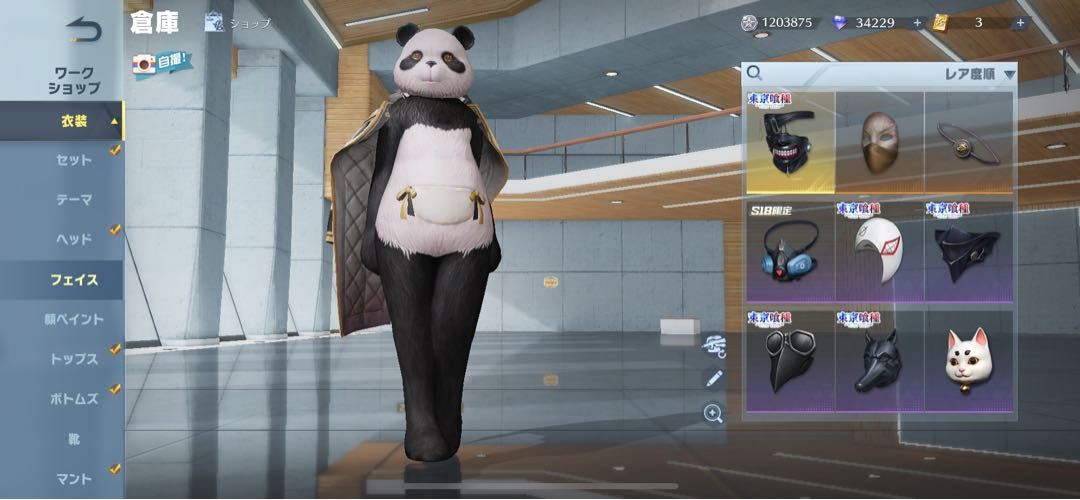
Task: Choose the ヘッド category tab
Action: pyautogui.click(x=73, y=239)
